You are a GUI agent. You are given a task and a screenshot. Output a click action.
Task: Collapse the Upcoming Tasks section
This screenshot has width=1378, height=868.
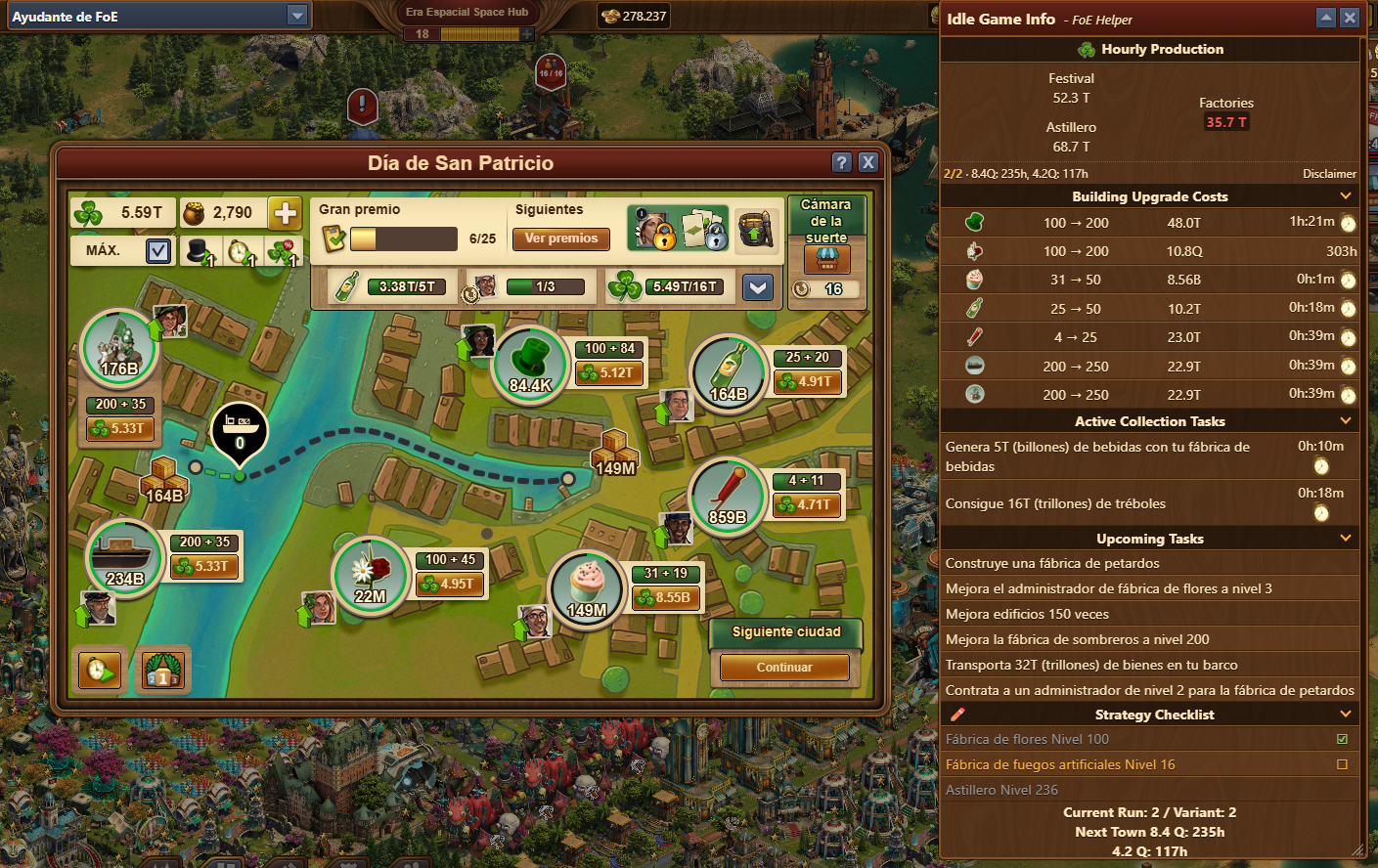(1346, 539)
